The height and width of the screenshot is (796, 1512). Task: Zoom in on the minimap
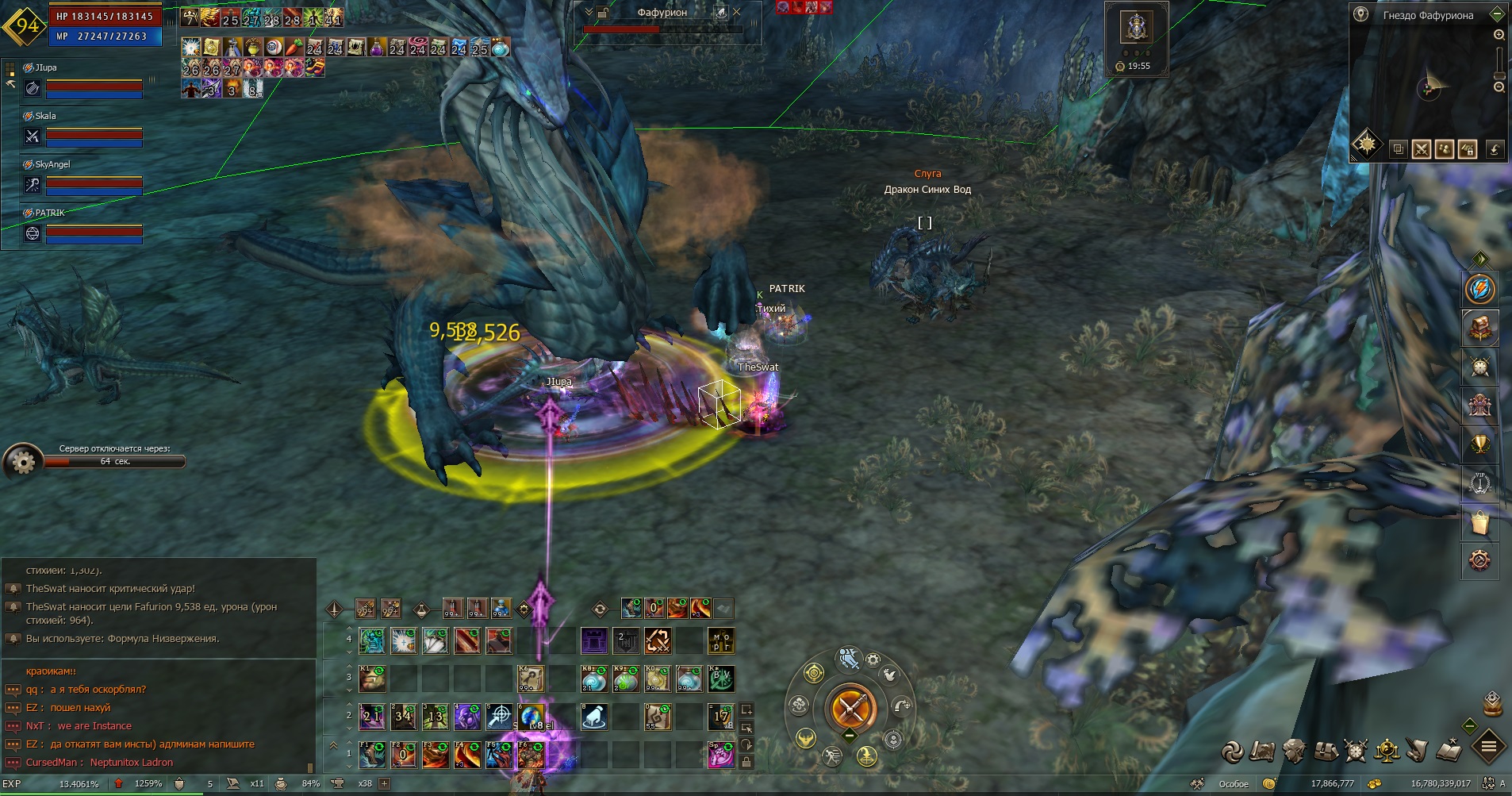click(1499, 35)
